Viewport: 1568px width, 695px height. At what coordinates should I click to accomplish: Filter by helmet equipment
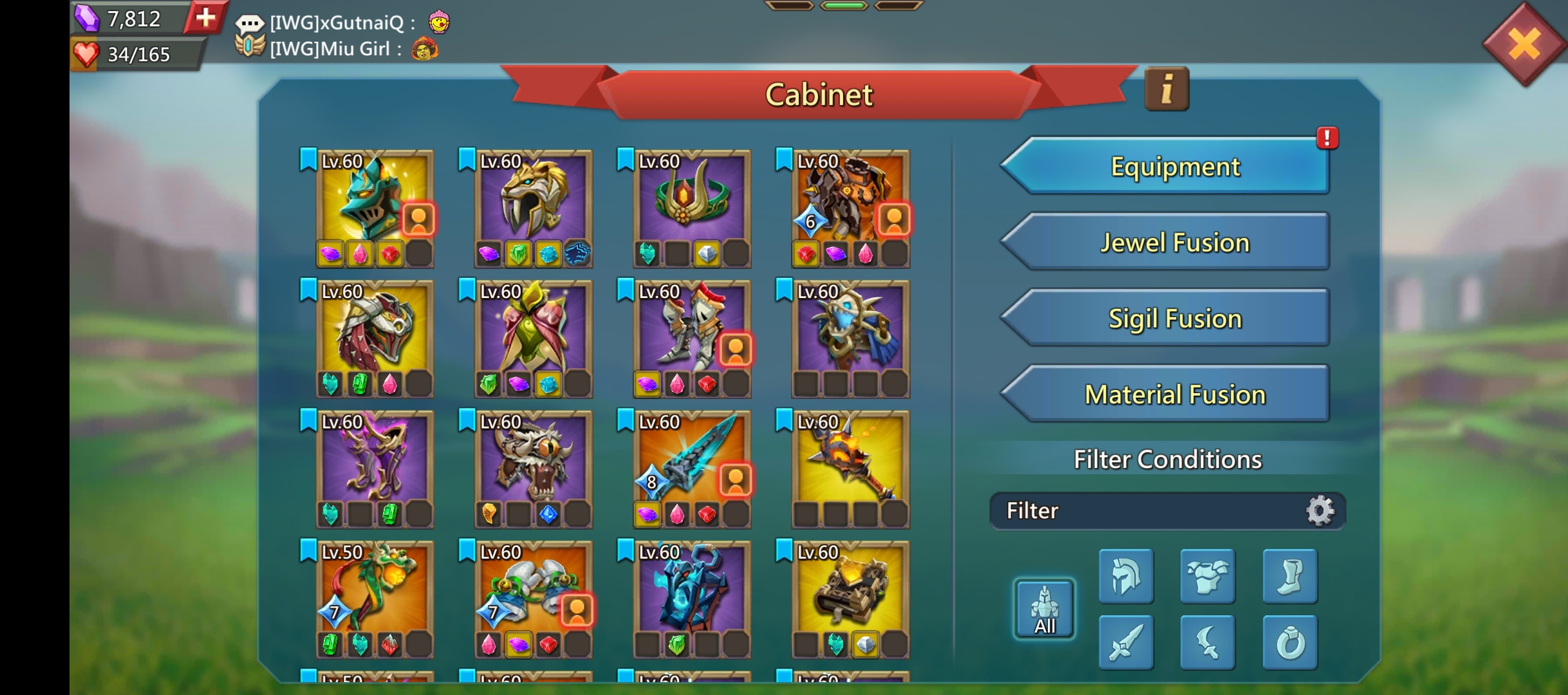coord(1126,577)
